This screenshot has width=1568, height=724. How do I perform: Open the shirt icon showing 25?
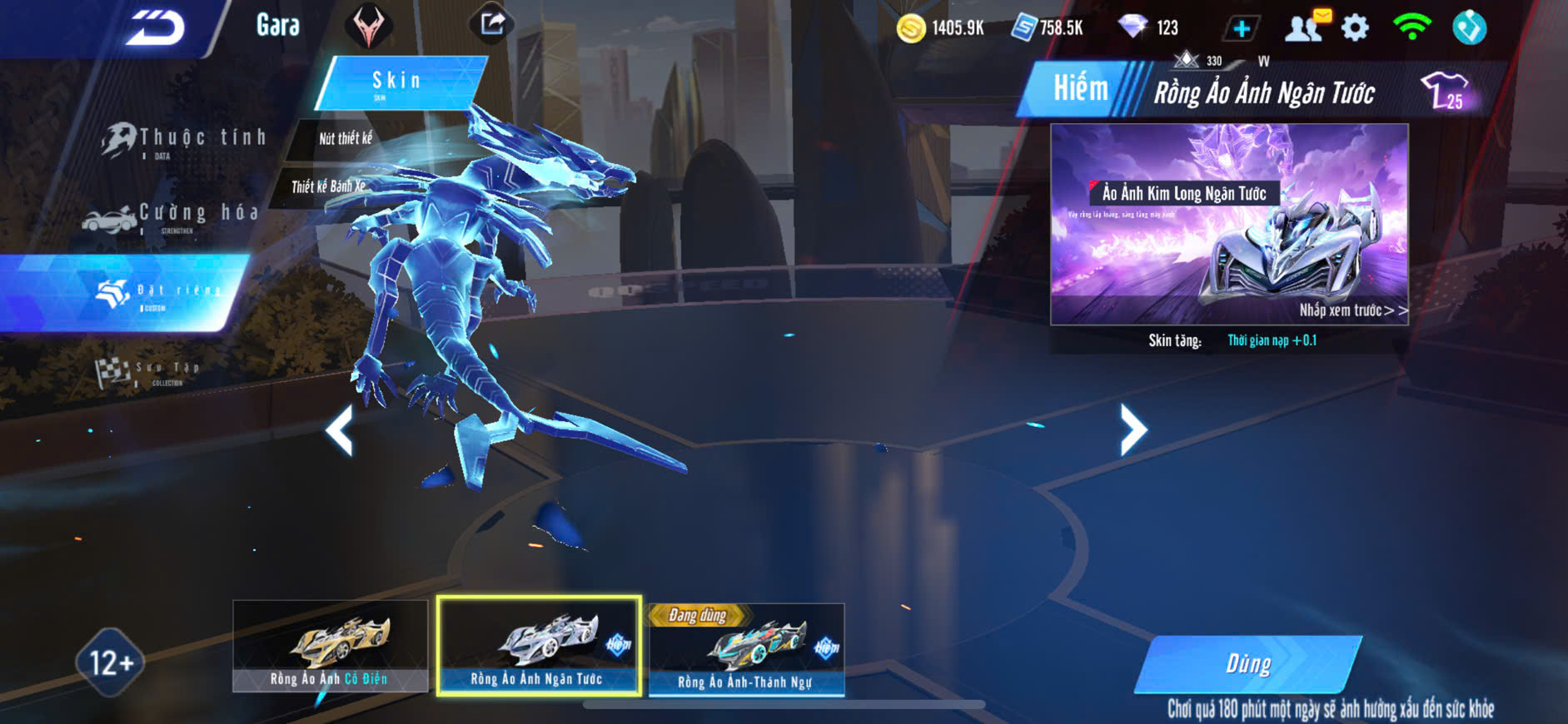pyautogui.click(x=1446, y=91)
